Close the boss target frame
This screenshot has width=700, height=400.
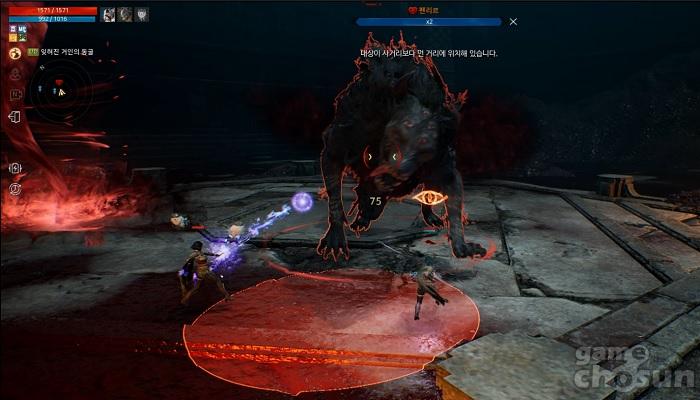[513, 21]
